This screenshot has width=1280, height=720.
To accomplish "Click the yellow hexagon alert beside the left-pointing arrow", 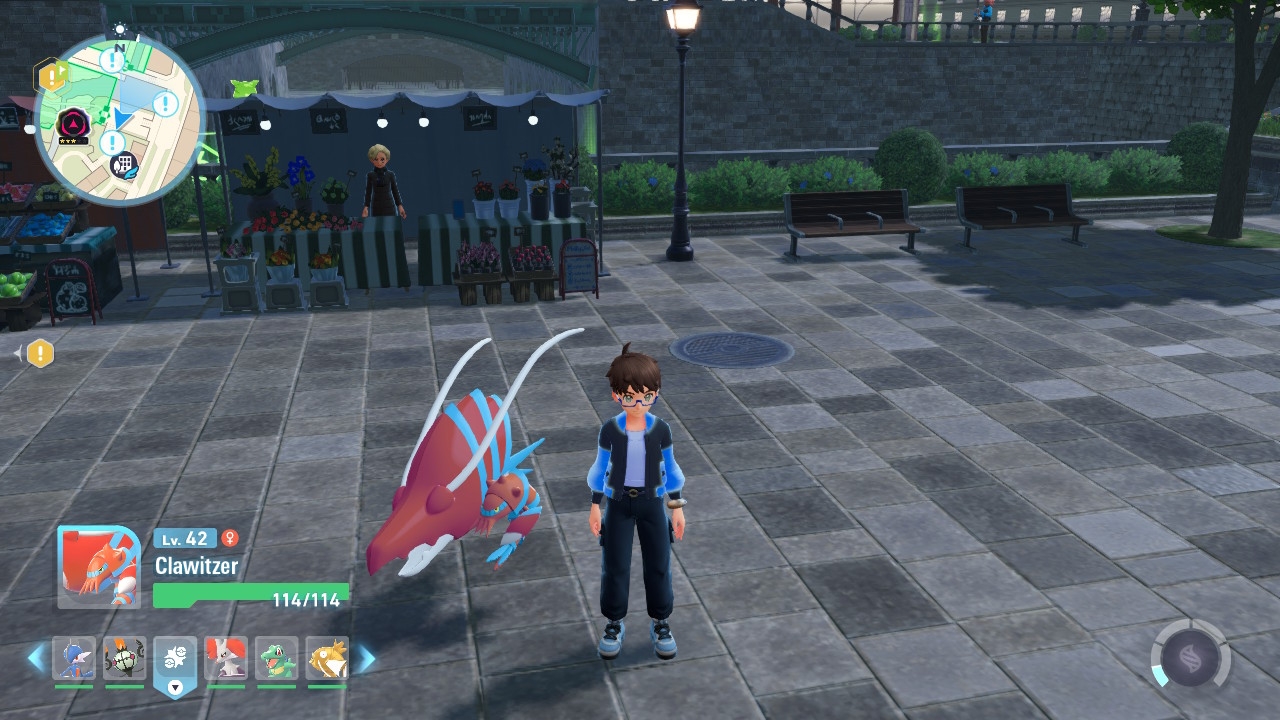I will [x=40, y=353].
